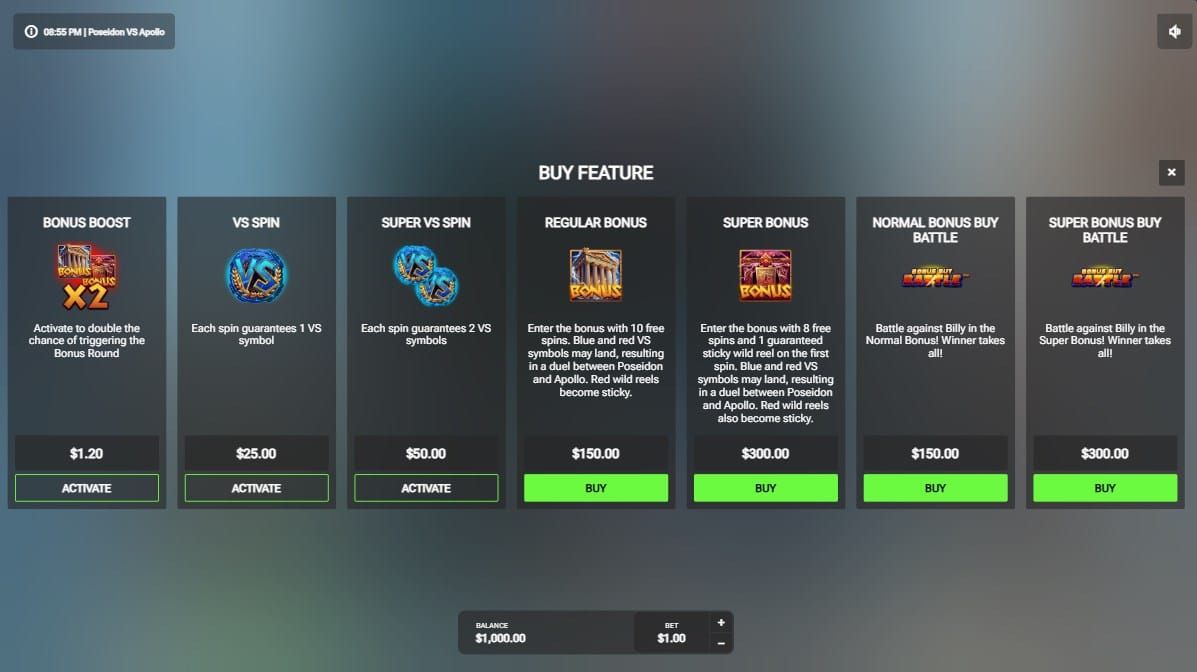This screenshot has height=672, width=1197.
Task: Activate the Super VS Spin feature
Action: [426, 488]
